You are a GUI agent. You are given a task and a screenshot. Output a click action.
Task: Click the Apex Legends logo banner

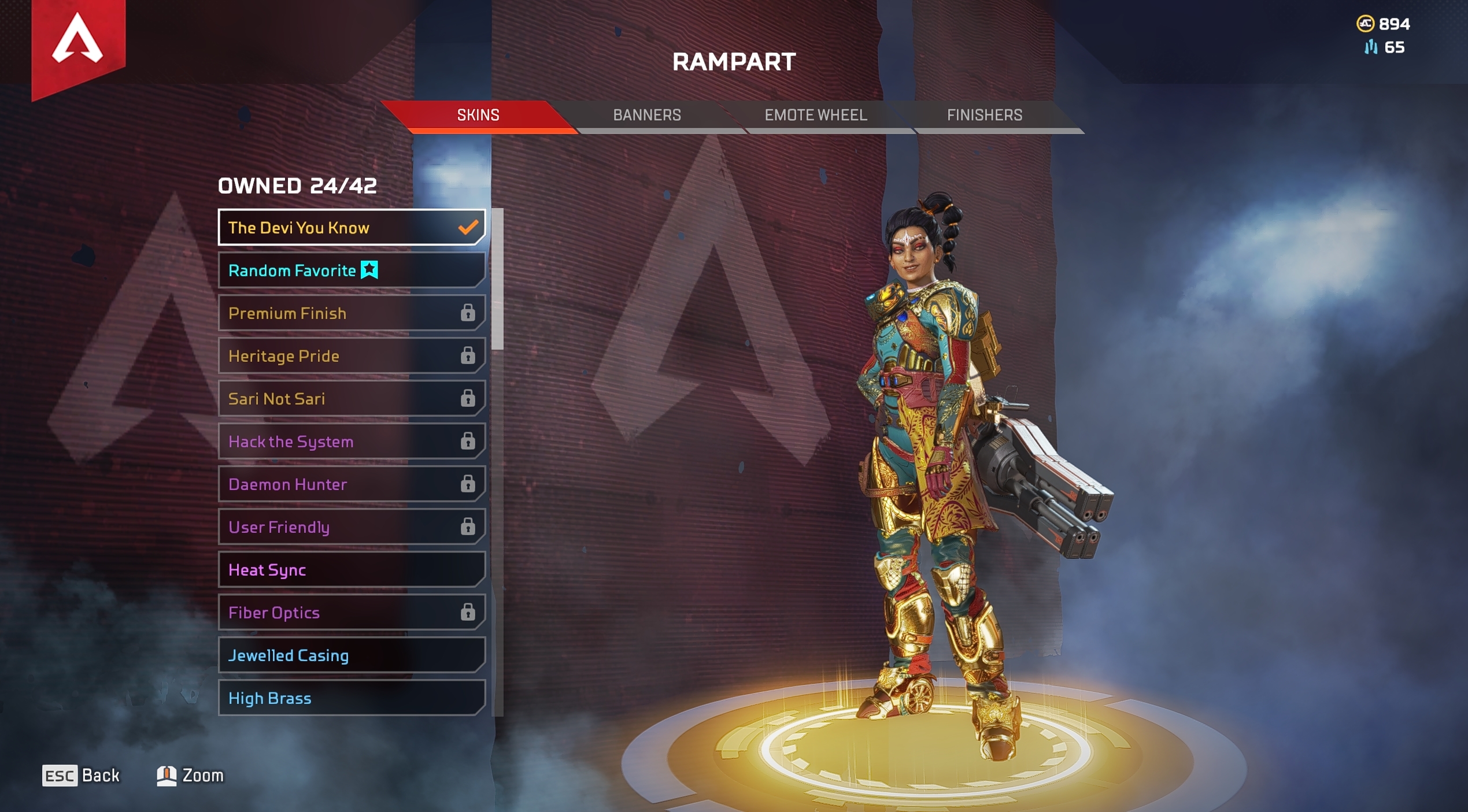(x=78, y=43)
